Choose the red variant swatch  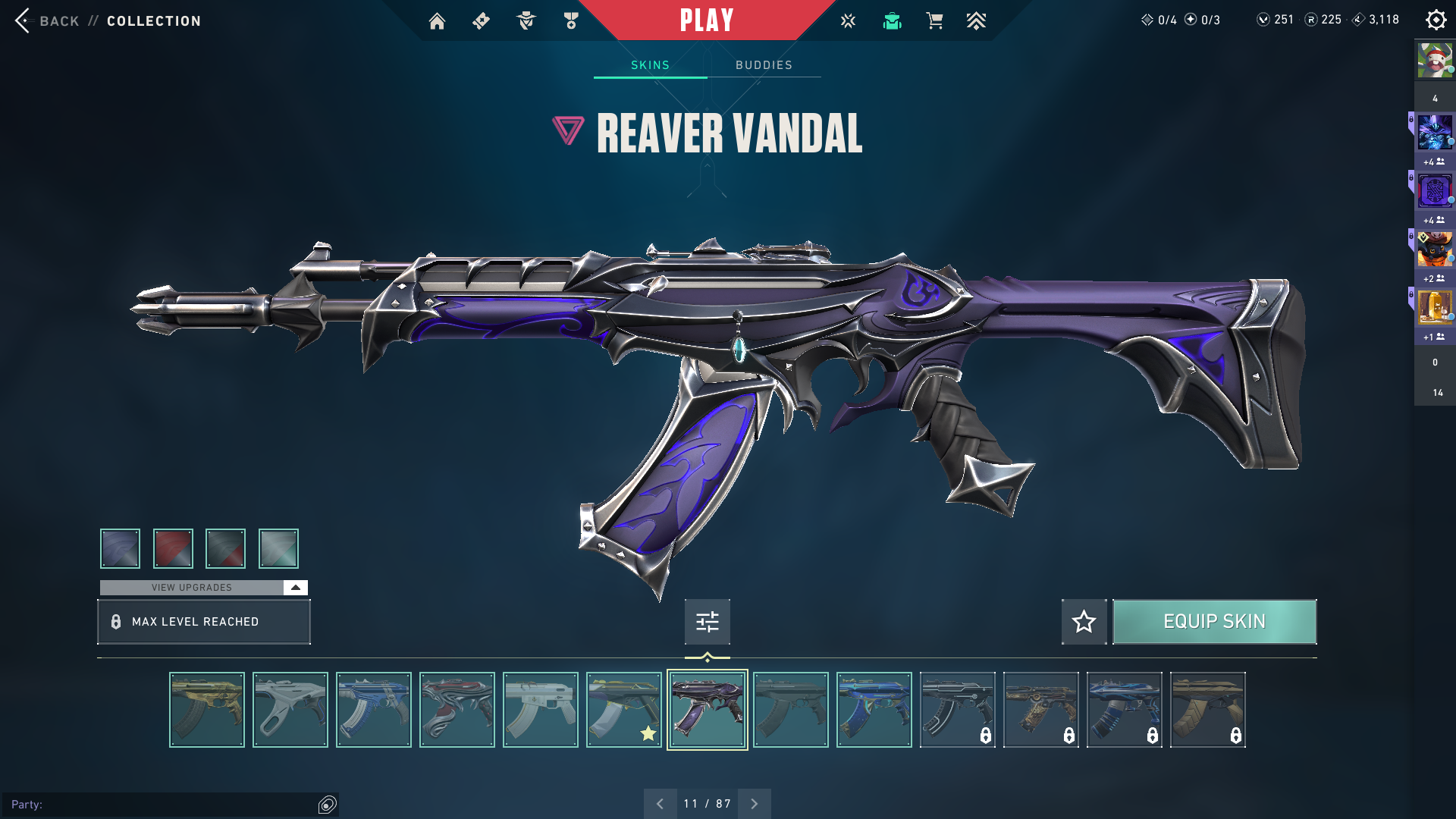tap(173, 548)
